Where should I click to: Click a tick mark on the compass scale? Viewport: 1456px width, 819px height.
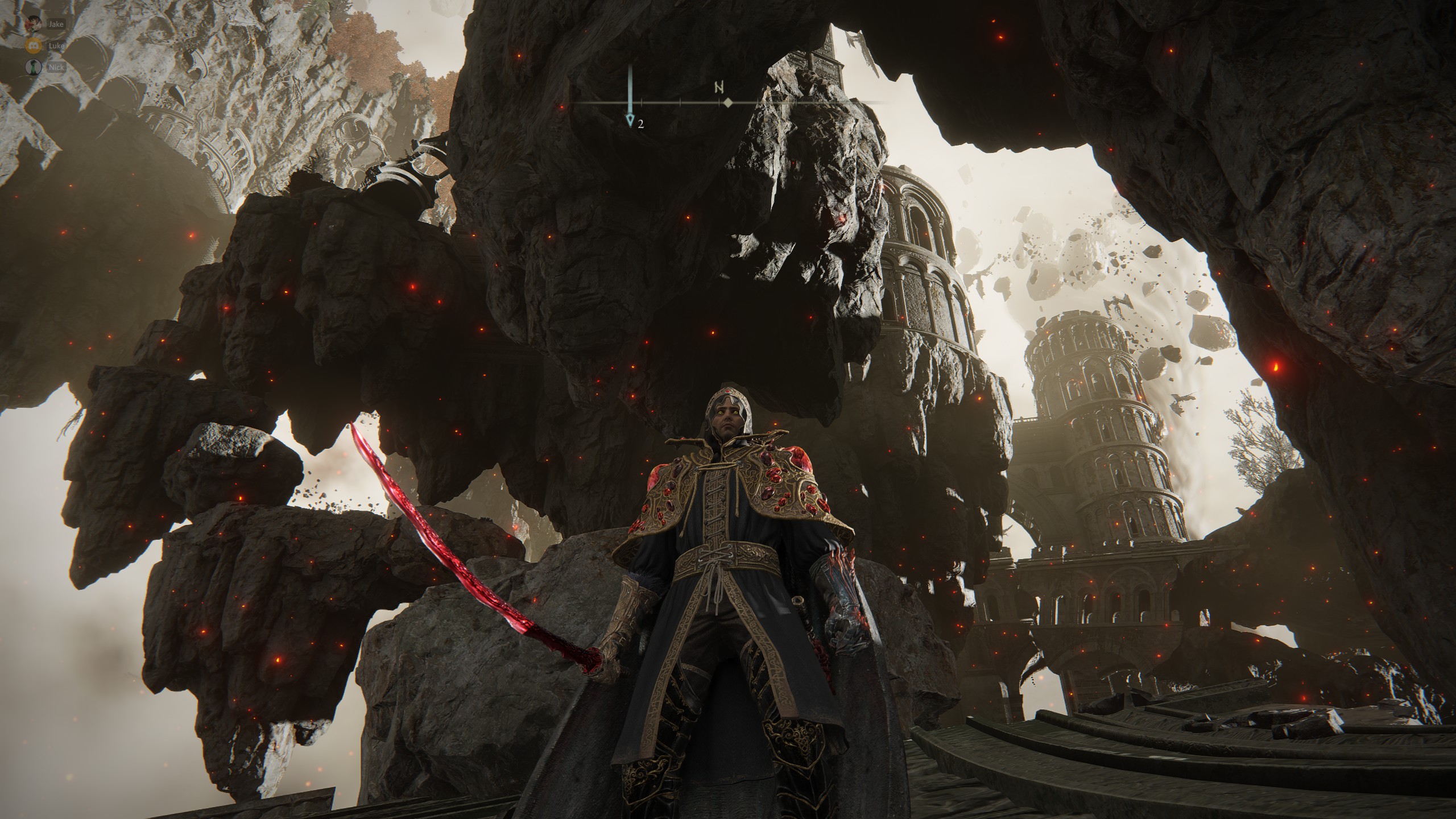point(680,103)
